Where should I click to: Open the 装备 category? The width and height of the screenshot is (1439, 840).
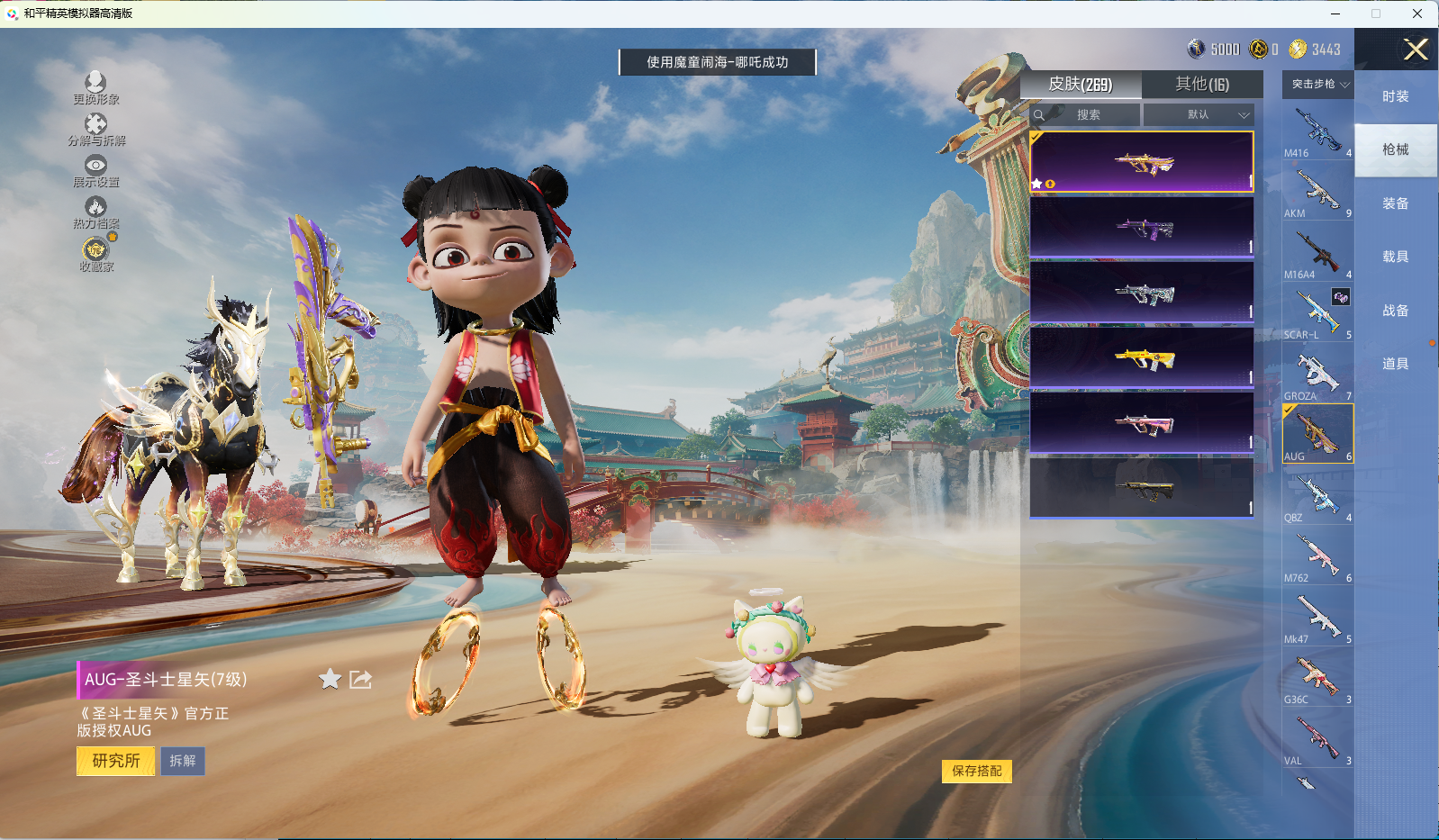tap(1395, 203)
